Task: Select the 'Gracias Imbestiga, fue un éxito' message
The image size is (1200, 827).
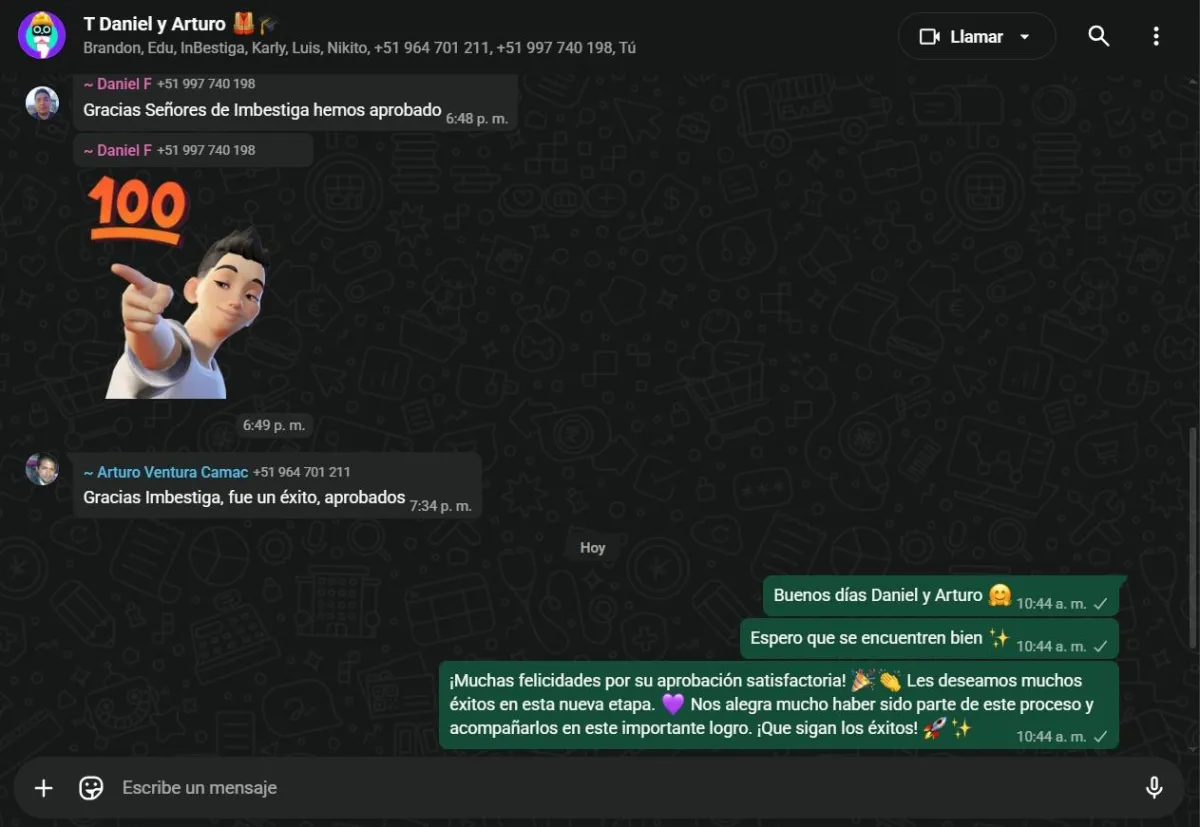Action: click(x=244, y=497)
